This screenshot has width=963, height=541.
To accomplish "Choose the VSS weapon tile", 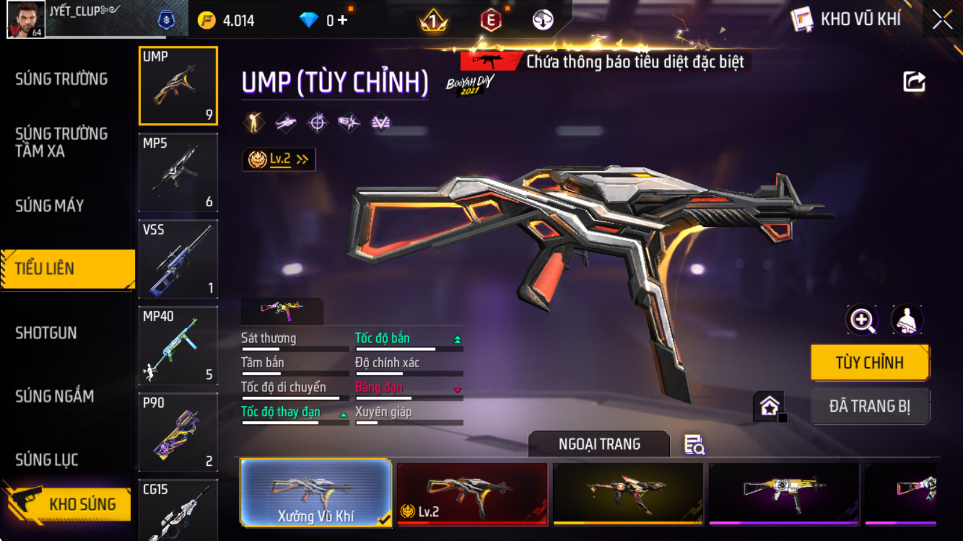I will [x=178, y=259].
